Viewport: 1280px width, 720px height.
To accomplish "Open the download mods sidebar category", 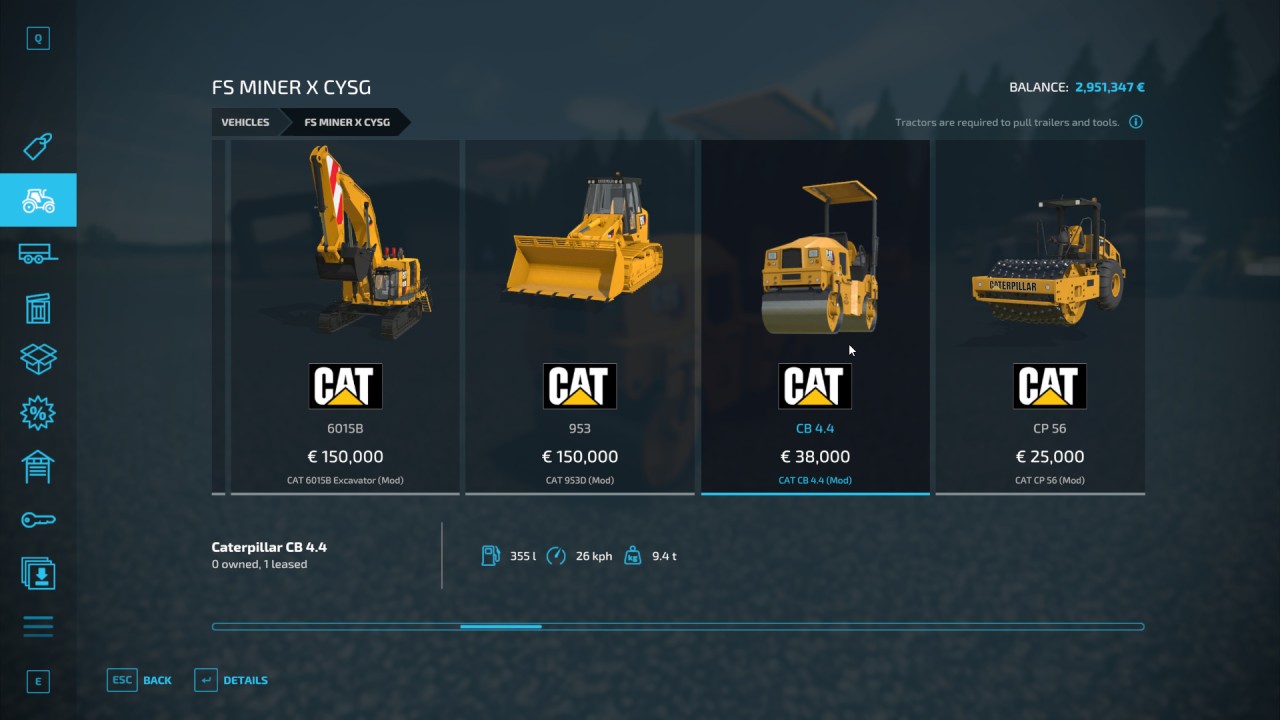I will (x=38, y=573).
